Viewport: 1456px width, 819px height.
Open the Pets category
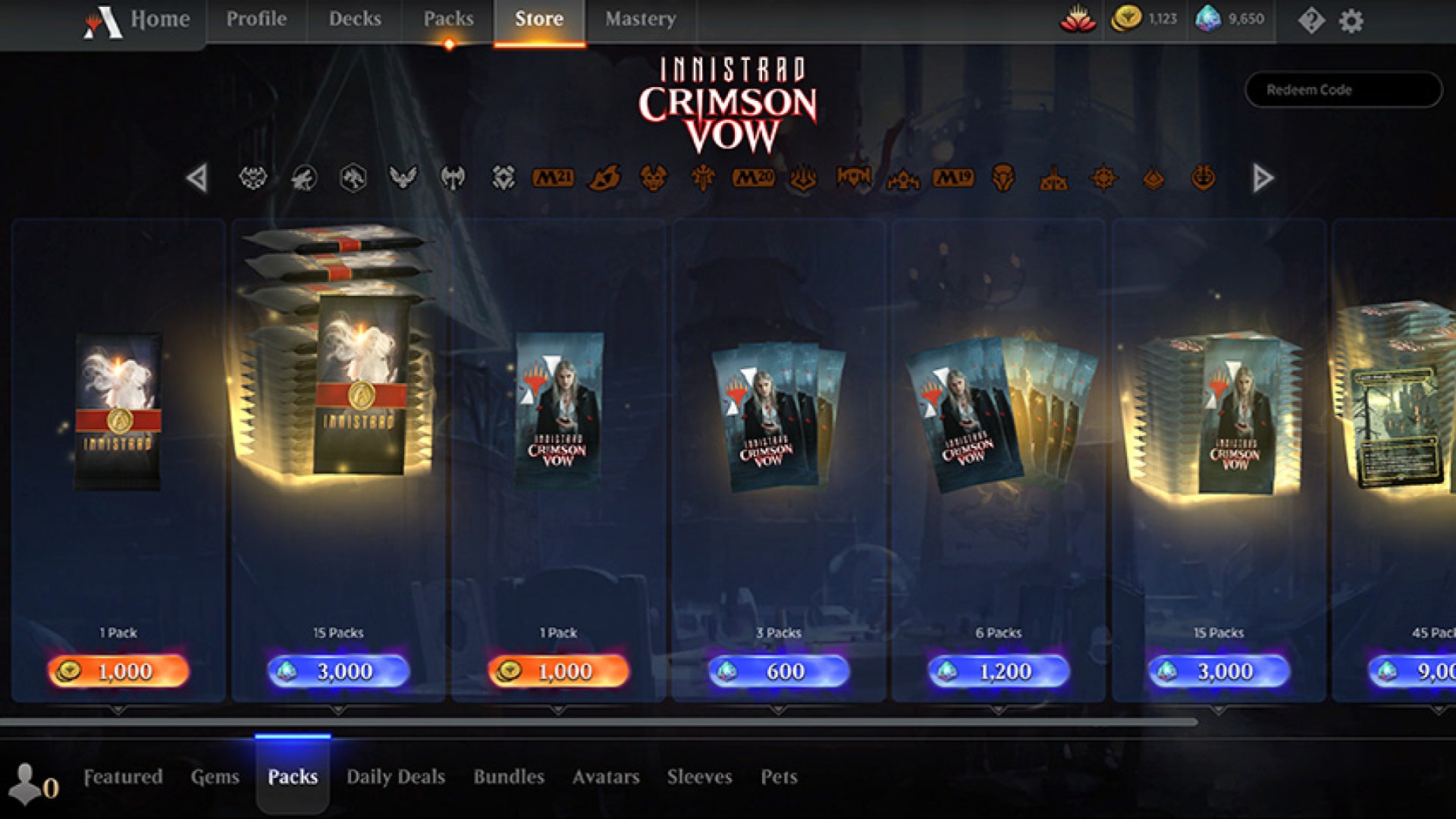tap(779, 777)
